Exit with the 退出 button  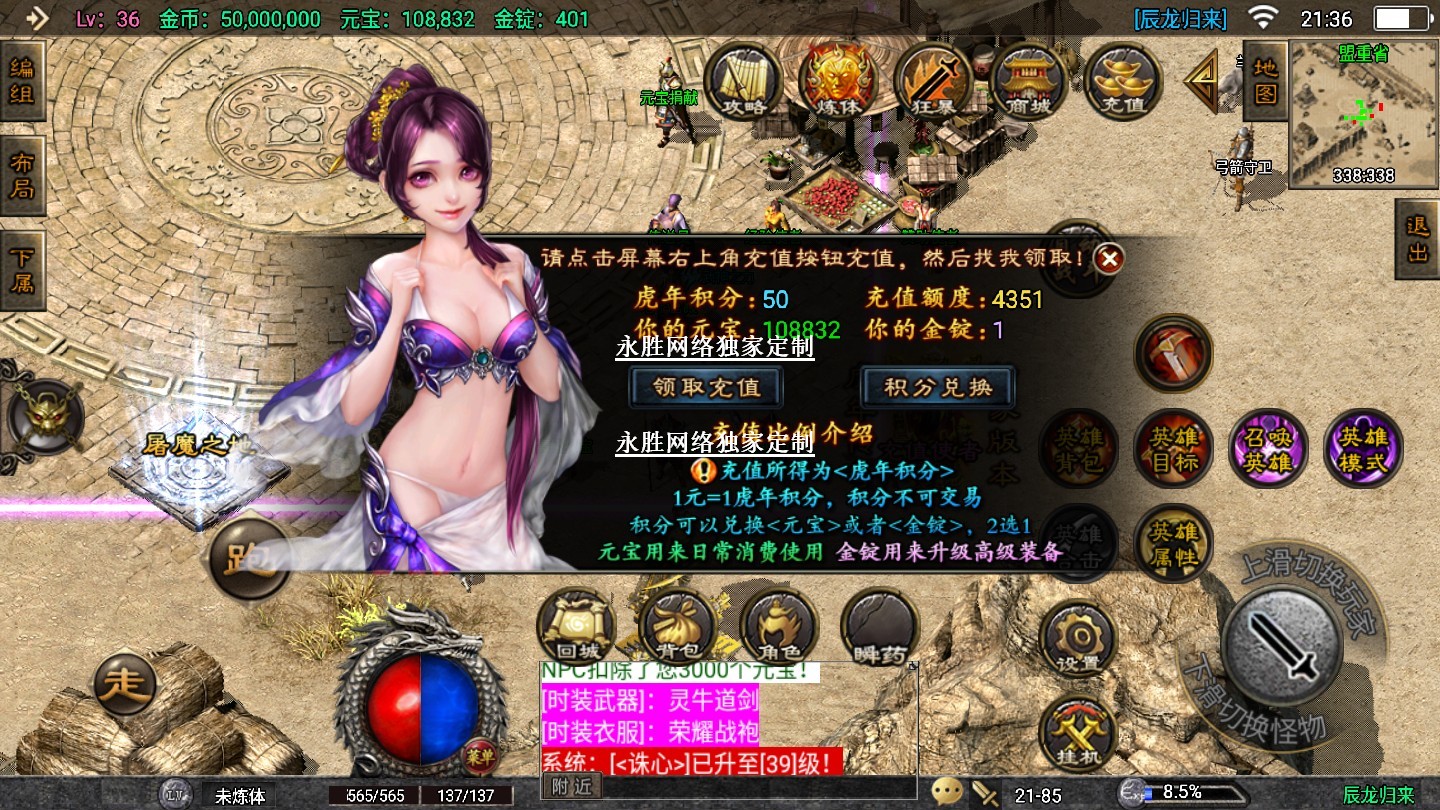[1418, 239]
